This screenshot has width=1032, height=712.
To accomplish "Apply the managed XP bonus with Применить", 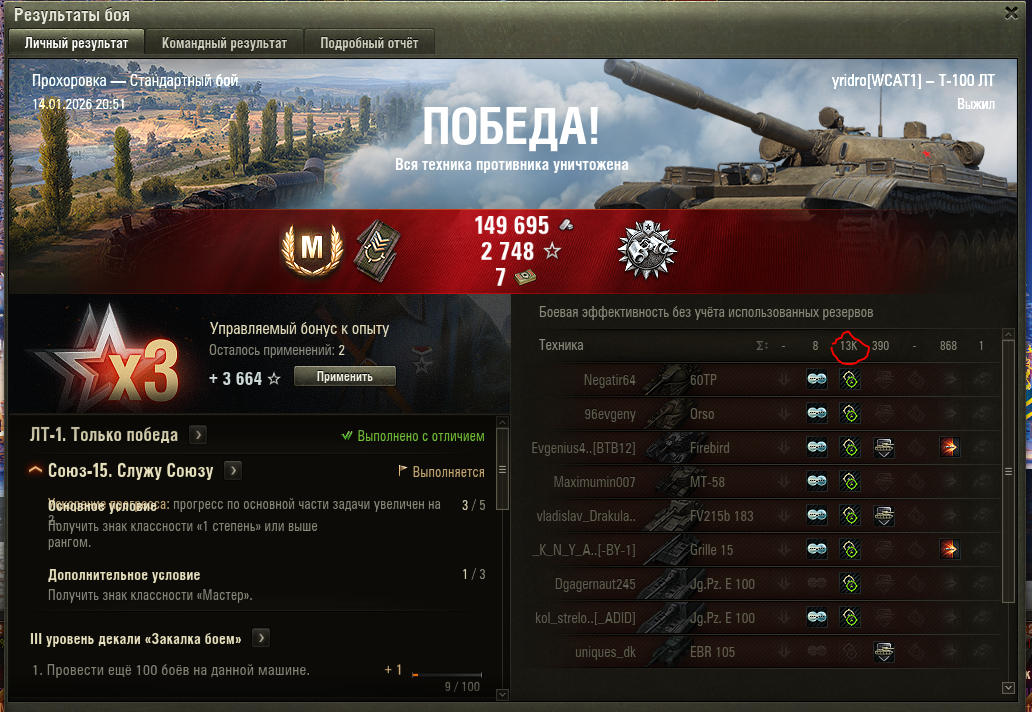I will pyautogui.click(x=345, y=376).
